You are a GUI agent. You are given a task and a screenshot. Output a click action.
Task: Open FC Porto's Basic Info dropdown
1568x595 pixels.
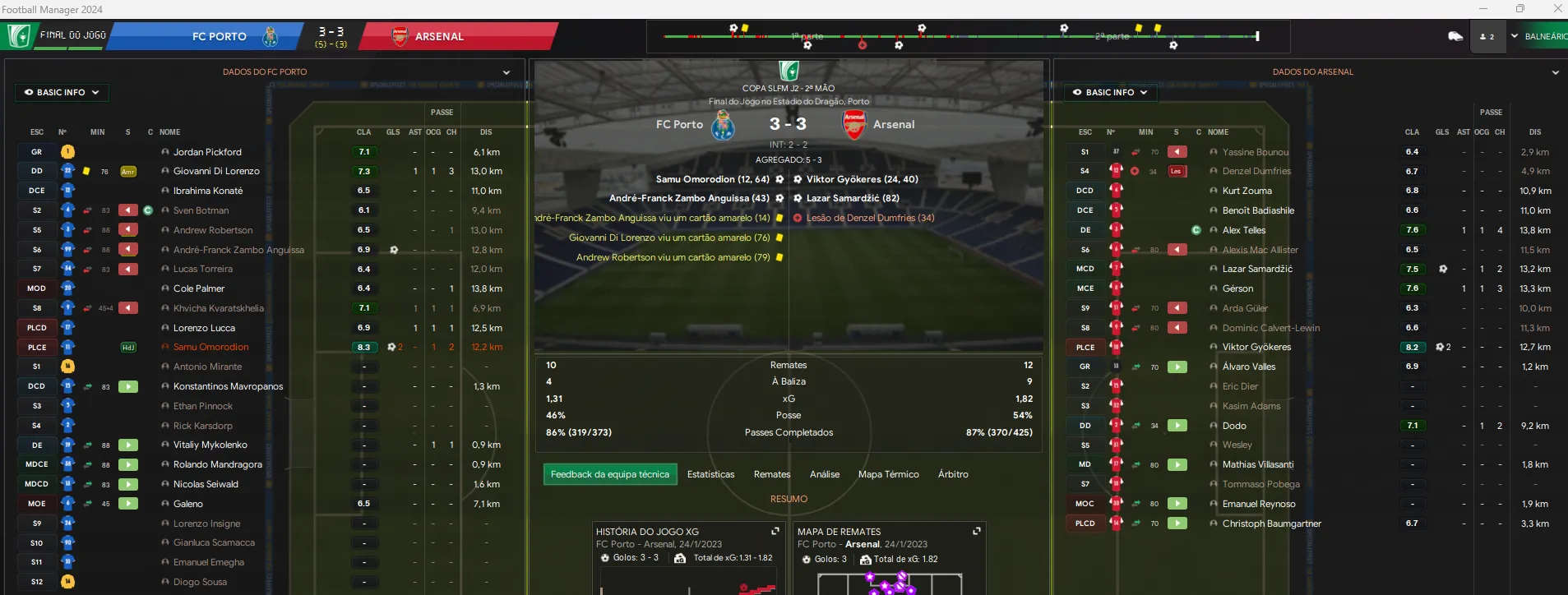62,92
